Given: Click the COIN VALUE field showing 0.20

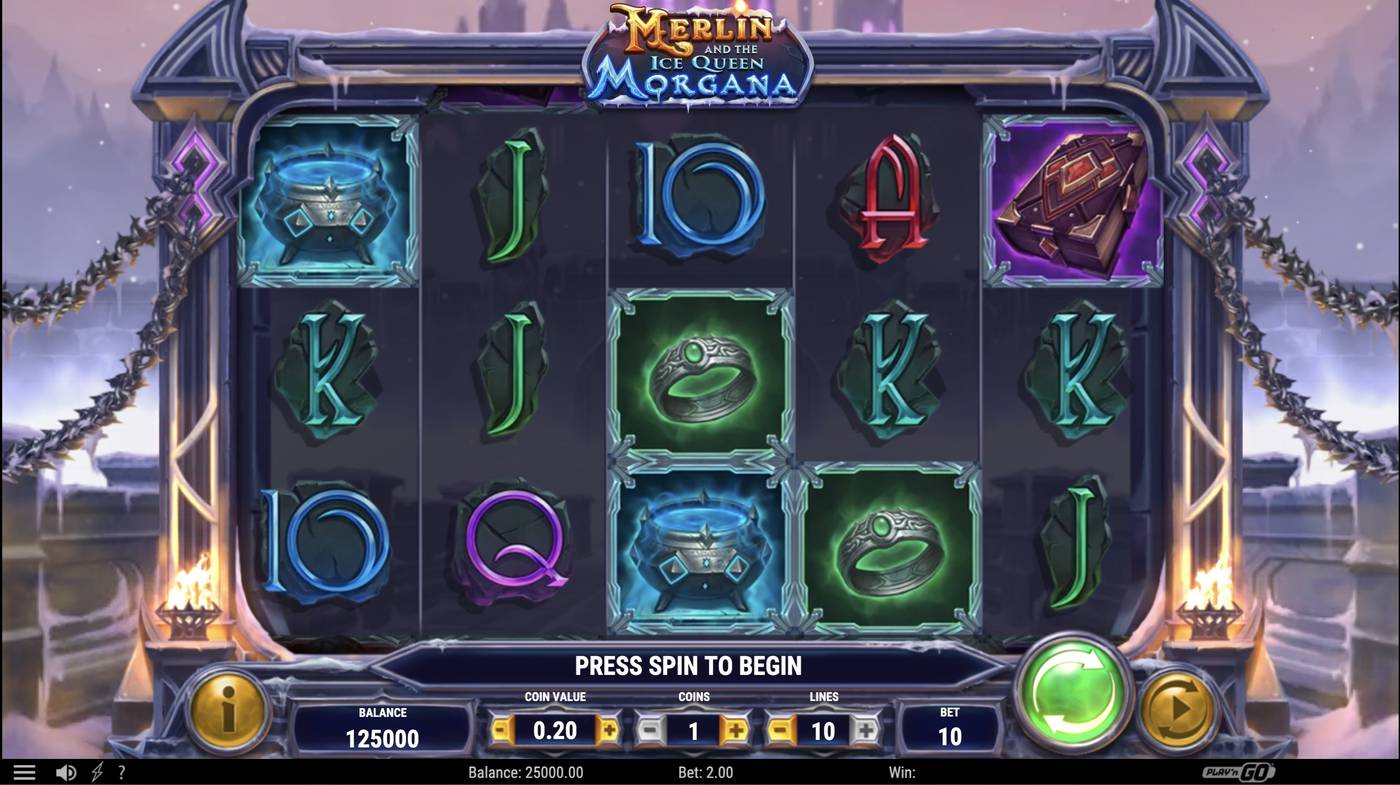Looking at the screenshot, I should pyautogui.click(x=555, y=730).
